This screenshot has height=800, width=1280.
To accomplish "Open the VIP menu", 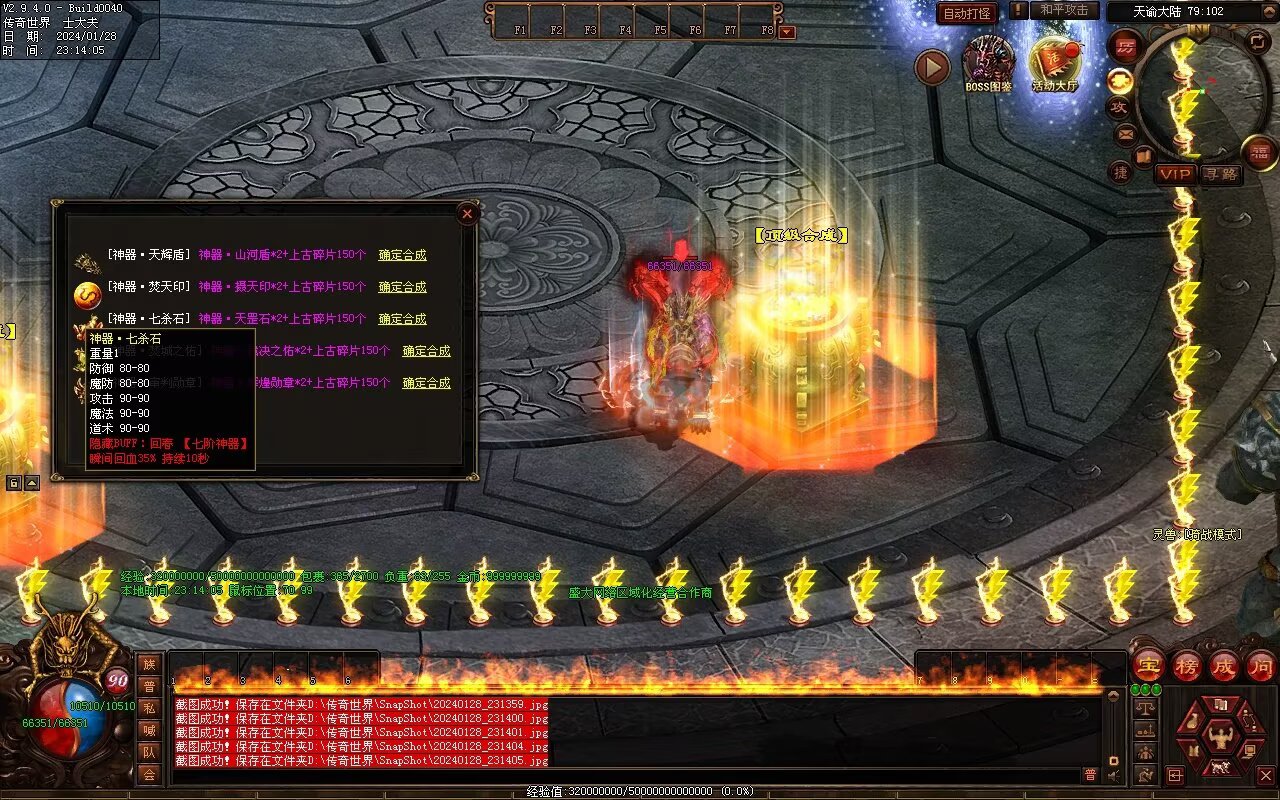I will [1176, 174].
